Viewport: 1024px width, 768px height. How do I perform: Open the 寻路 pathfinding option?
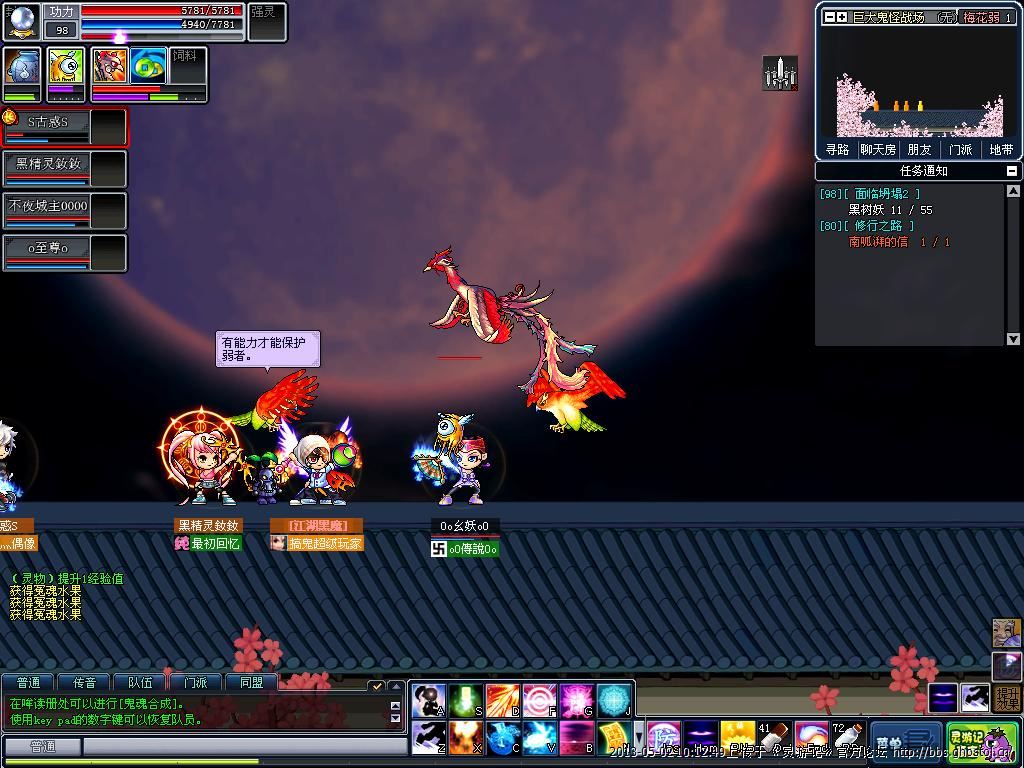837,149
